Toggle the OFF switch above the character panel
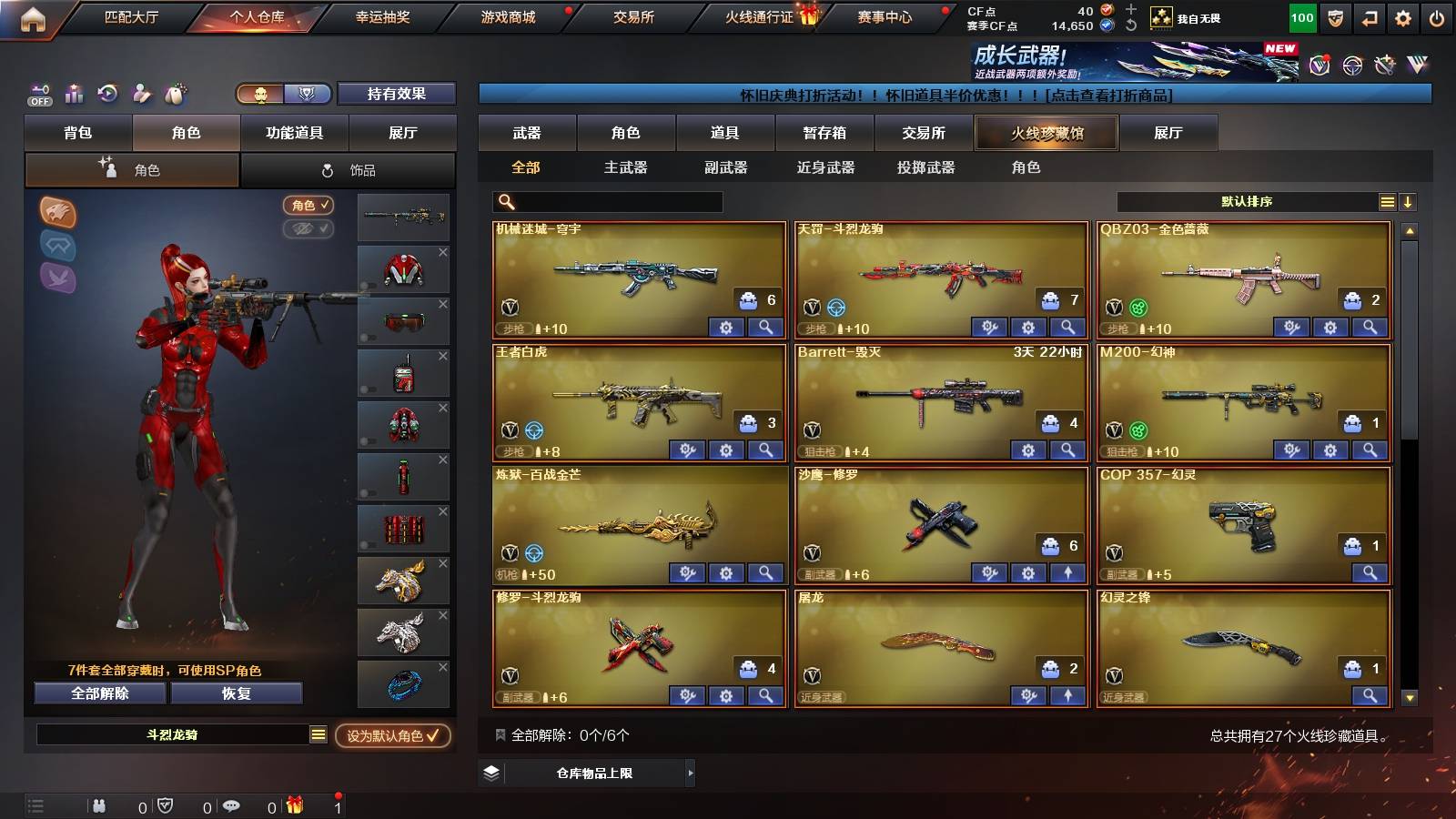Screen dimensions: 1456x819 click(x=38, y=94)
